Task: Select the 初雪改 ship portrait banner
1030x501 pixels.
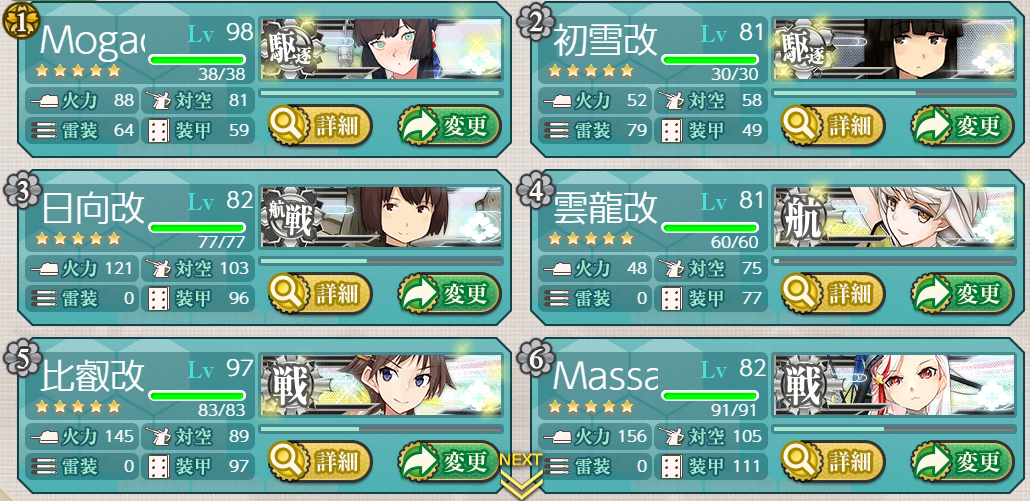Action: pos(893,49)
